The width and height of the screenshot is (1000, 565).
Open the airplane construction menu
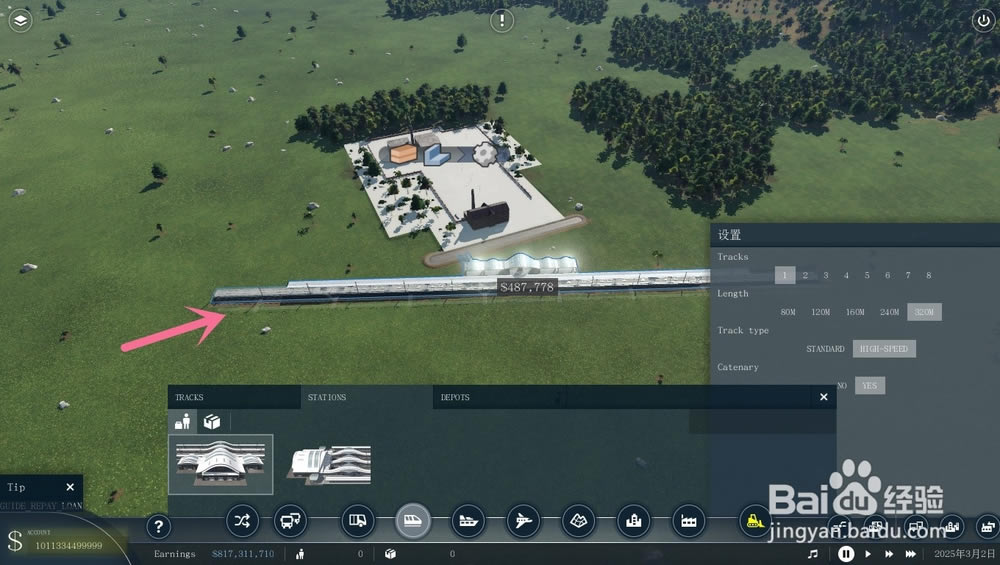(523, 520)
